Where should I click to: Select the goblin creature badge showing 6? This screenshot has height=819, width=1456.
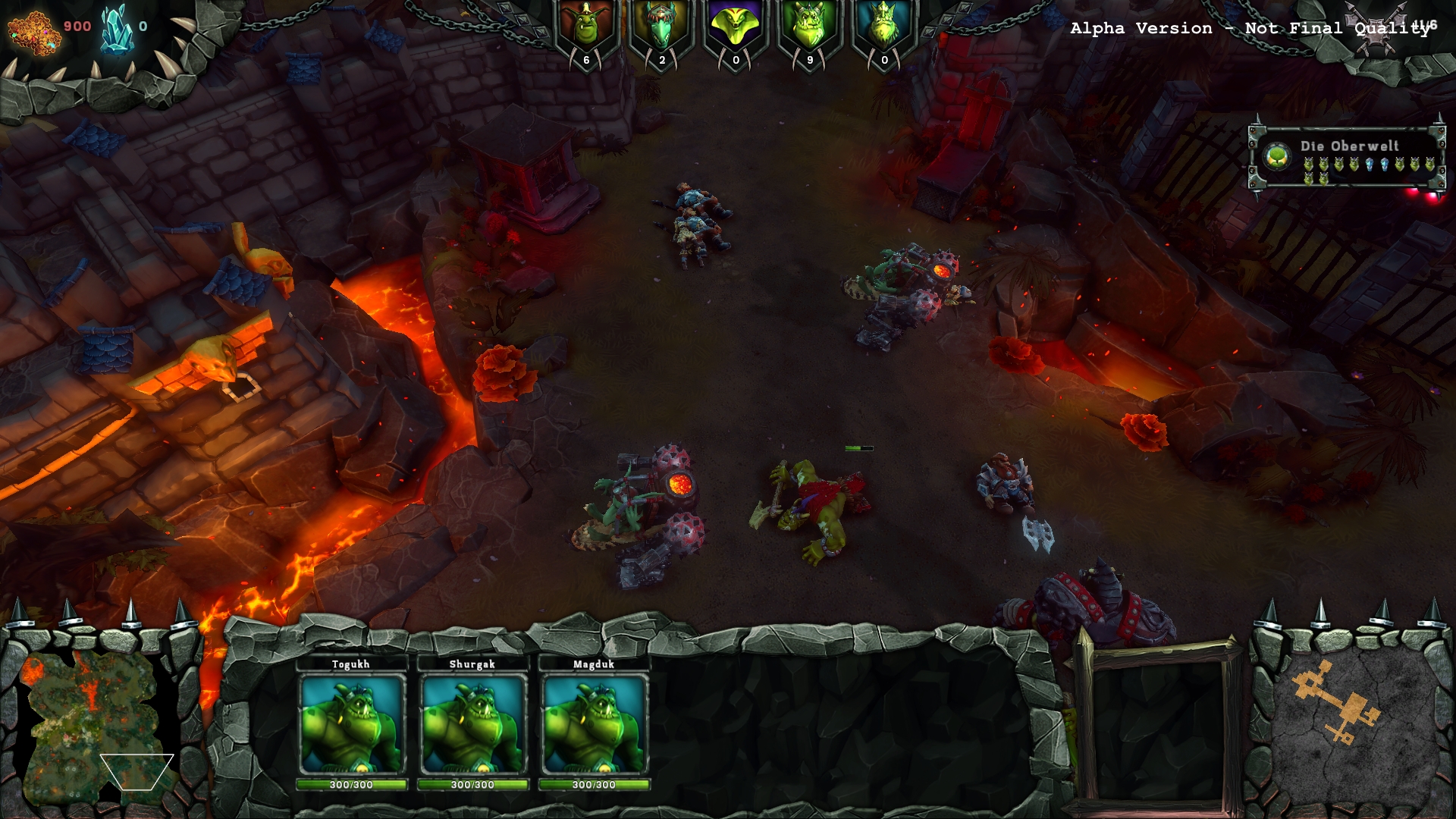586,30
